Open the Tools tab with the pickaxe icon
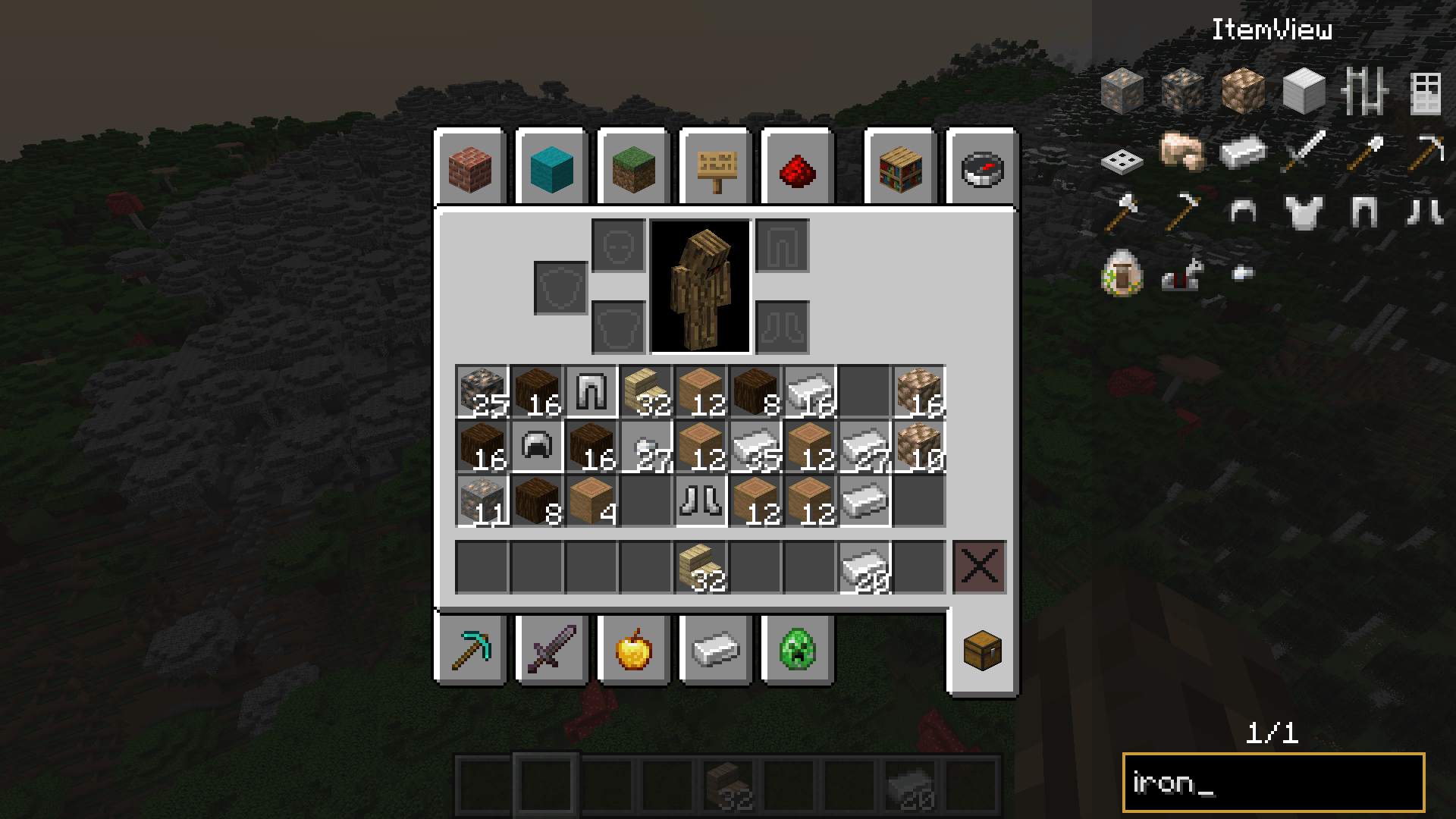This screenshot has width=1456, height=819. [471, 650]
